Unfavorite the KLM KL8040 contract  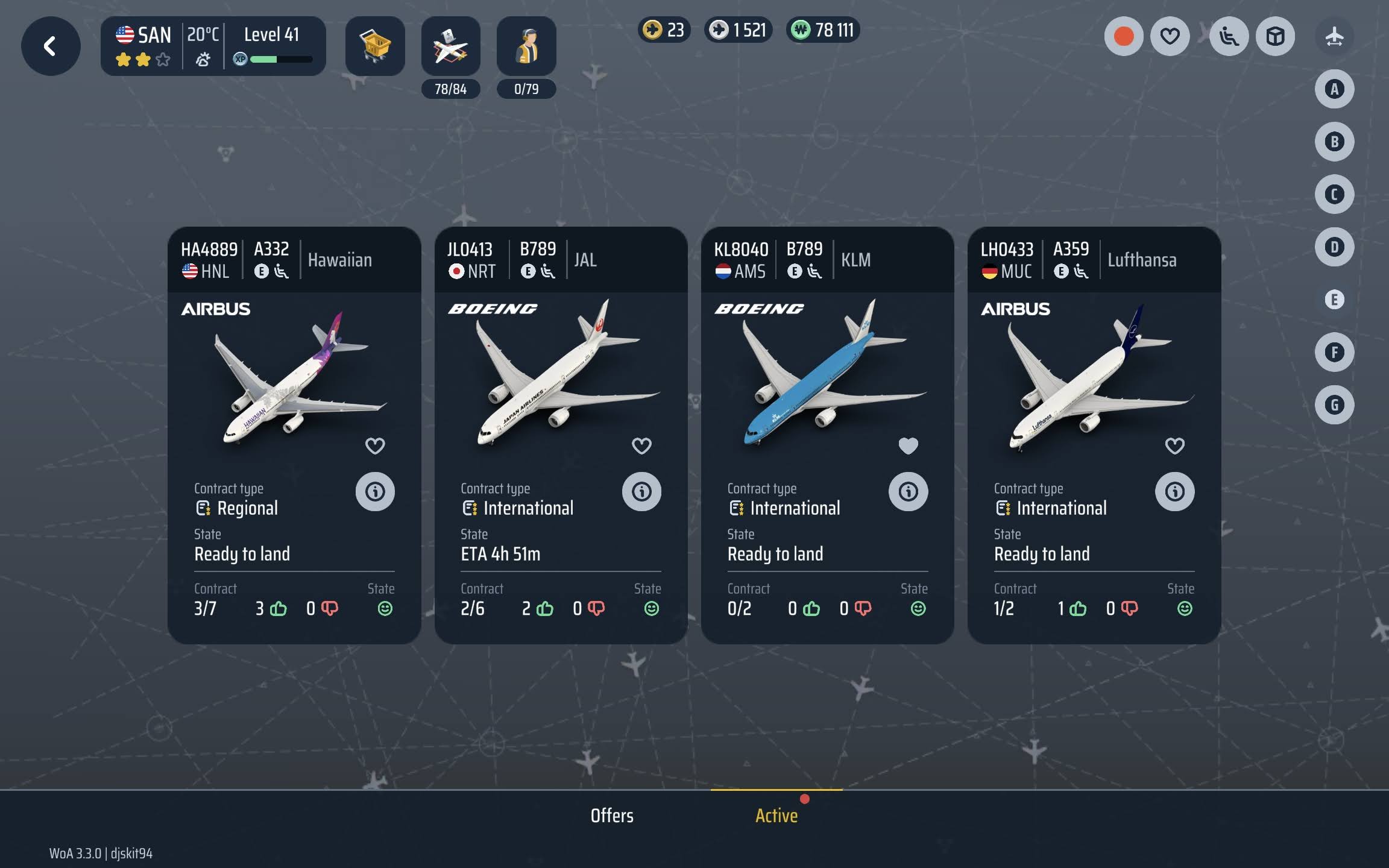pyautogui.click(x=908, y=446)
